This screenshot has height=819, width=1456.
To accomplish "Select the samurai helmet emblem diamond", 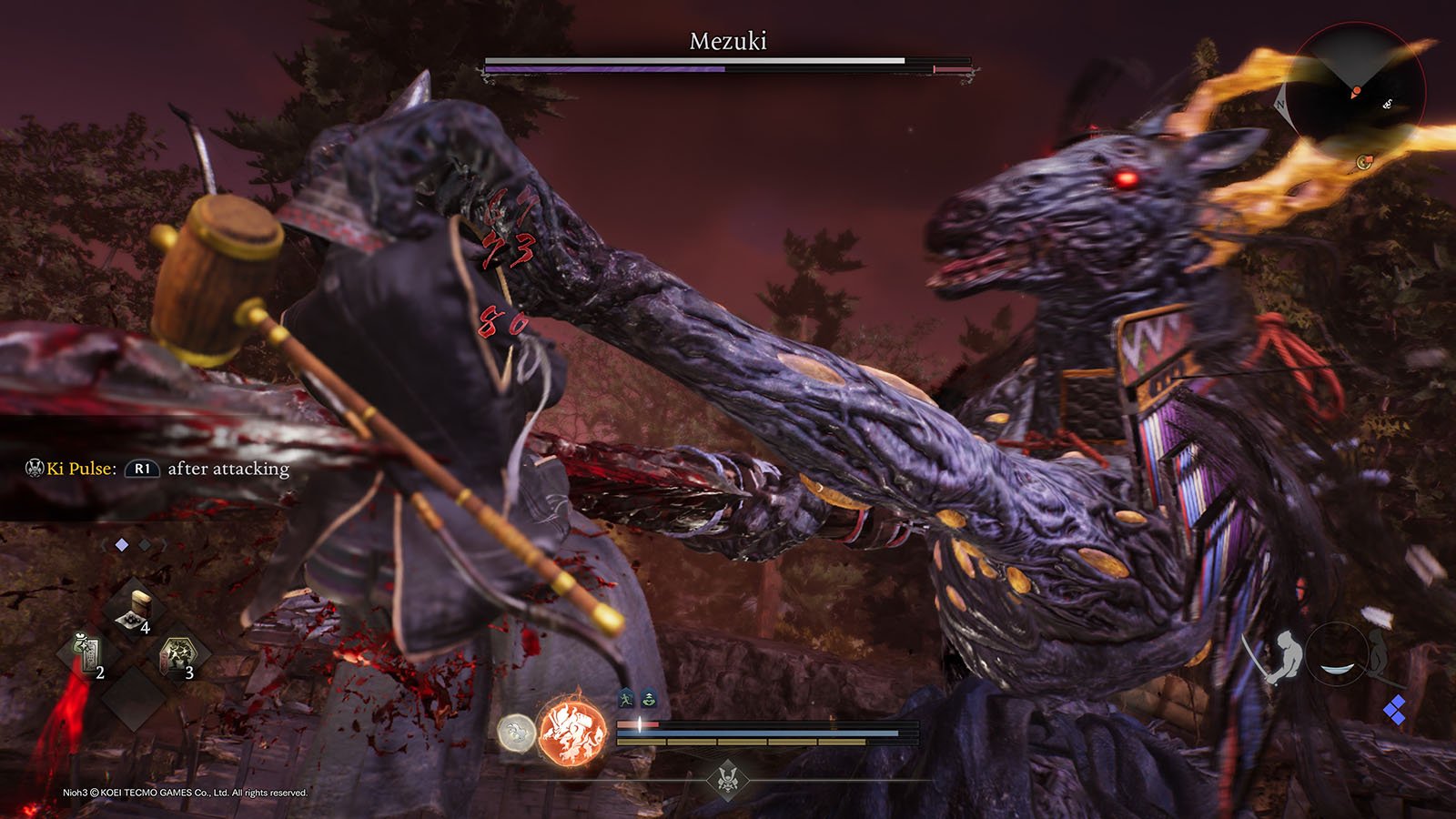I will [x=727, y=780].
